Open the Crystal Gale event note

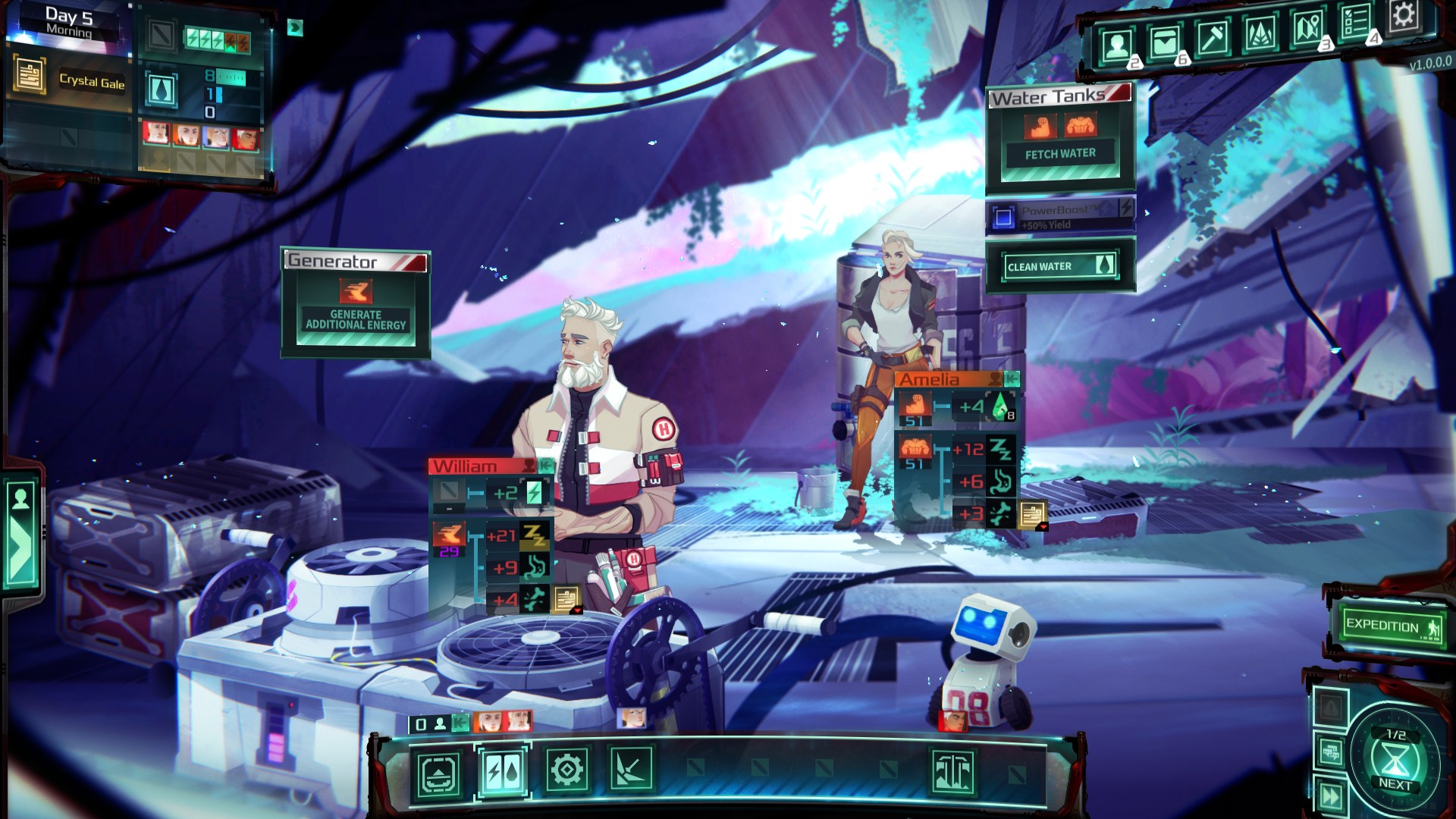click(30, 77)
